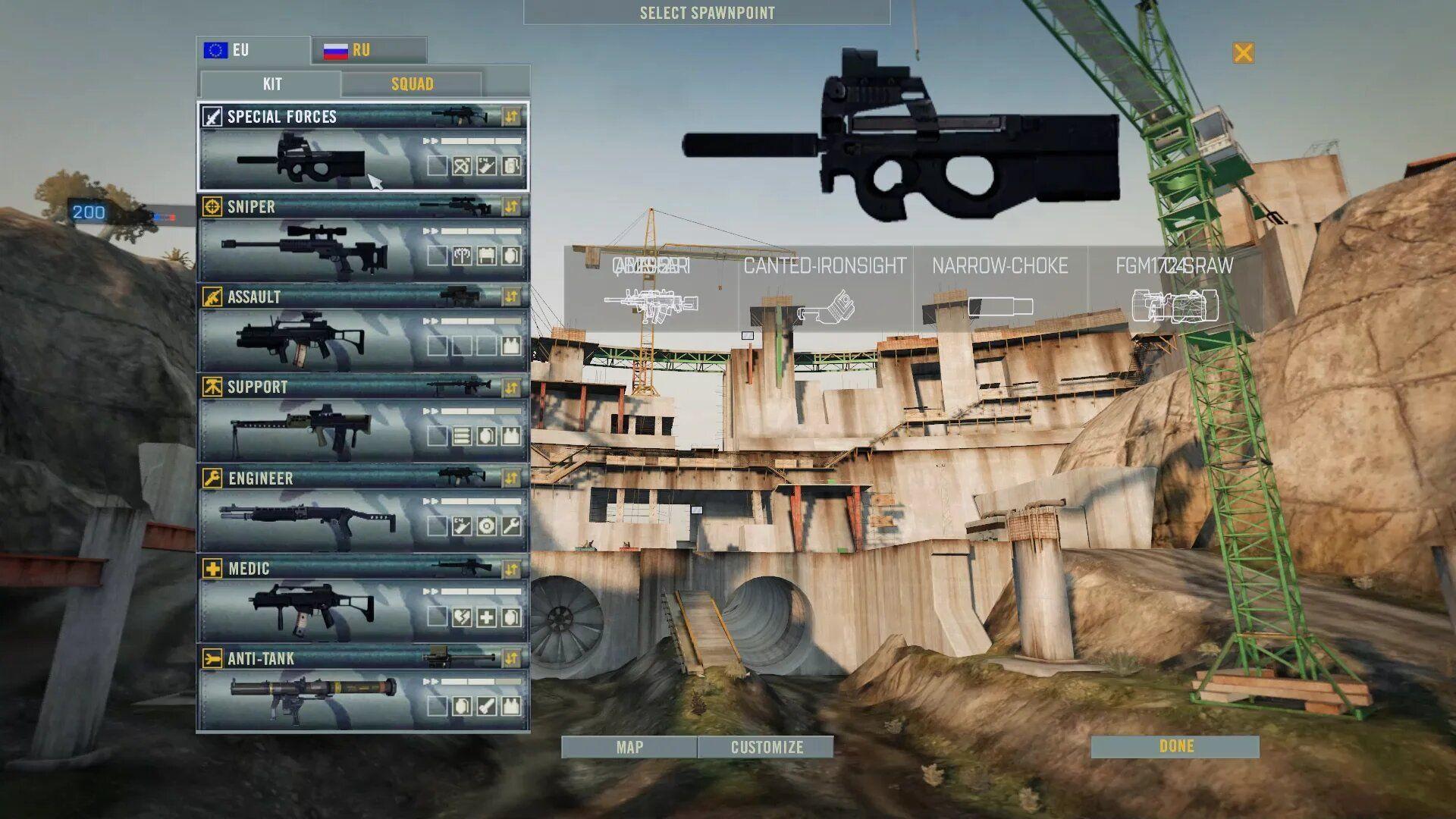
Task: Confirm selection with the Done button
Action: coord(1175,746)
